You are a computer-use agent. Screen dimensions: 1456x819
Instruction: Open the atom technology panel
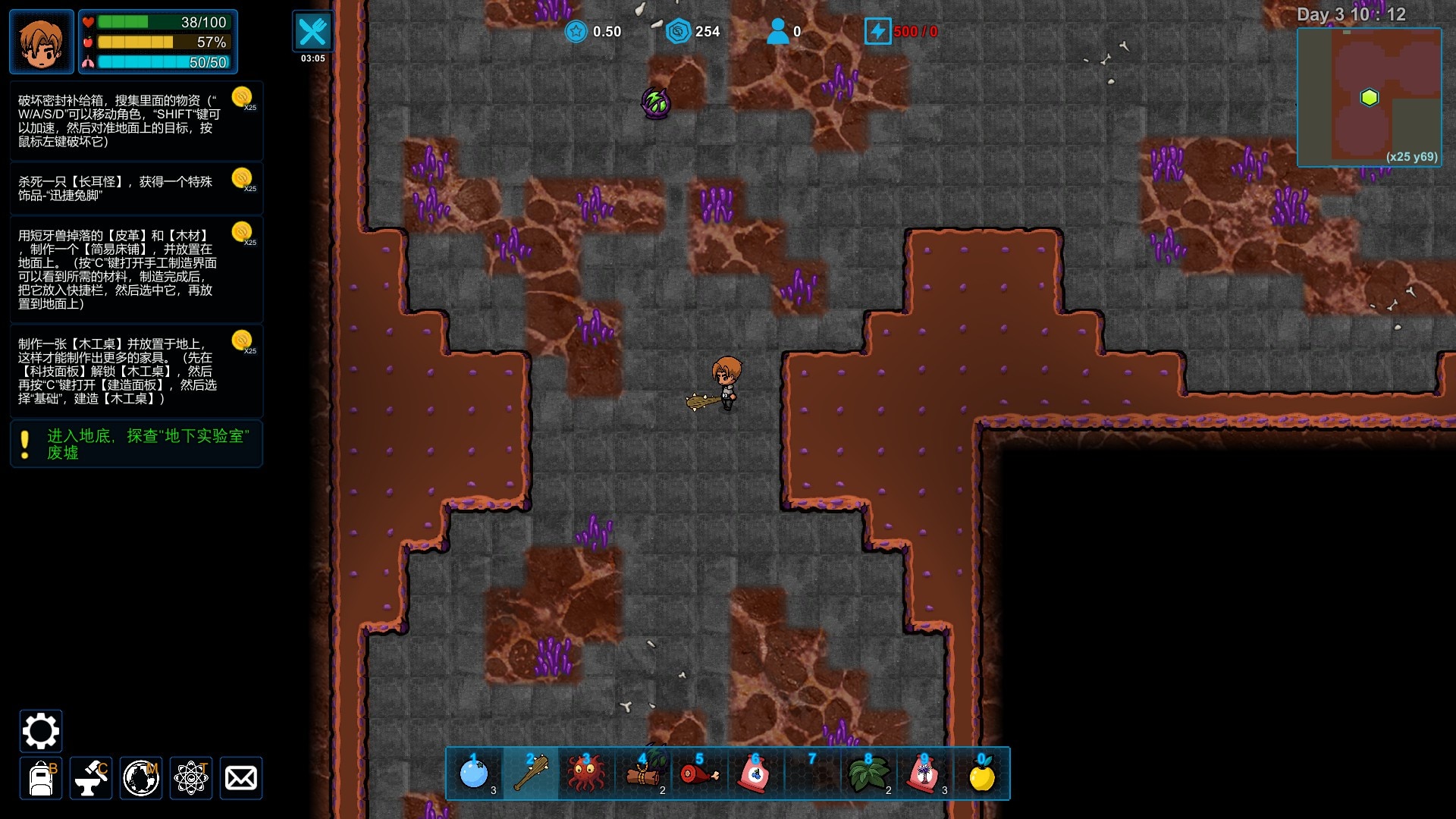pos(191,778)
